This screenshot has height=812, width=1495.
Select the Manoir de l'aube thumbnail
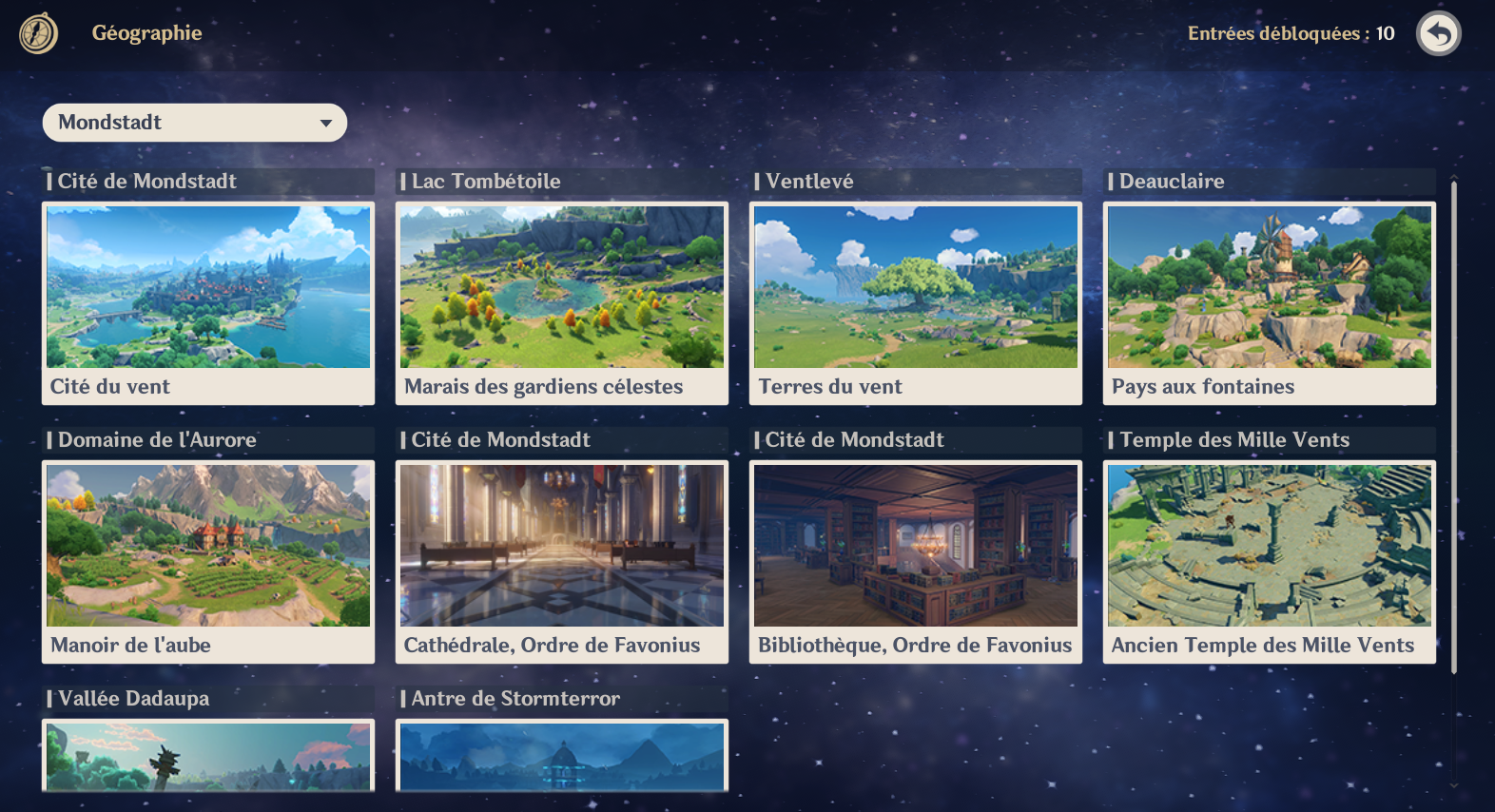click(207, 545)
